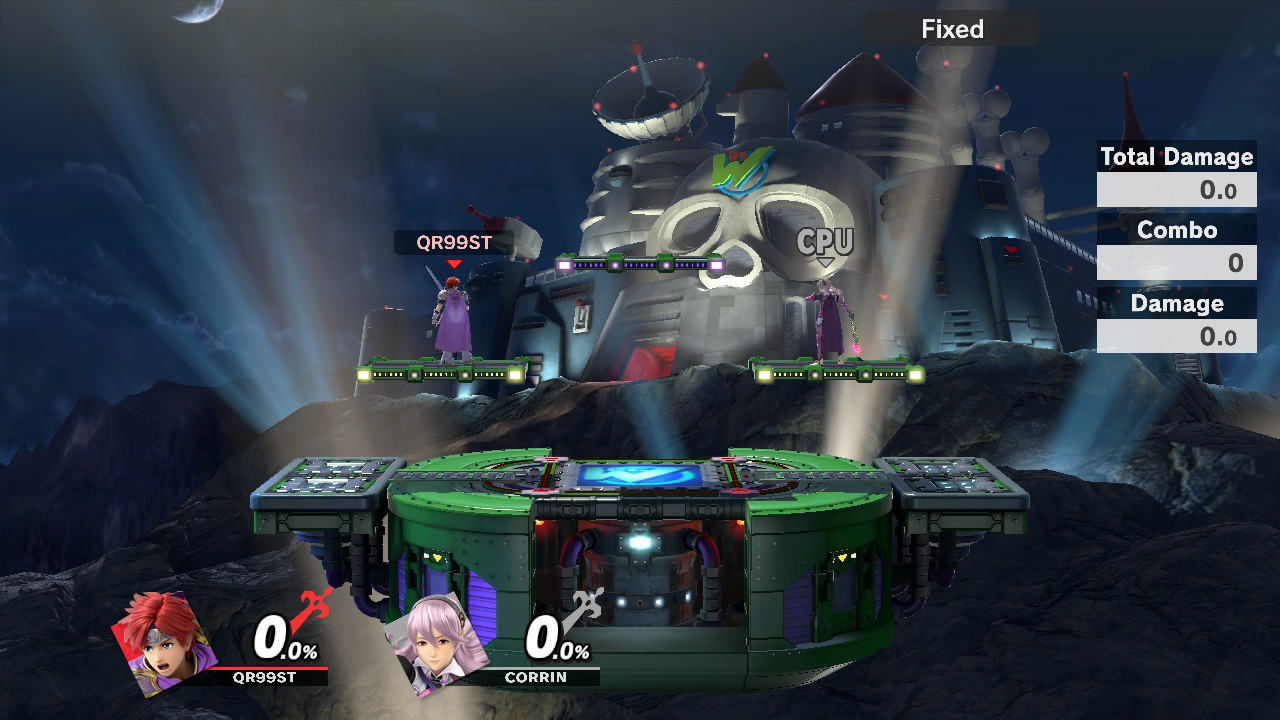Open the Combo counter panel
Screen dimensions: 1280x720
pos(1176,245)
